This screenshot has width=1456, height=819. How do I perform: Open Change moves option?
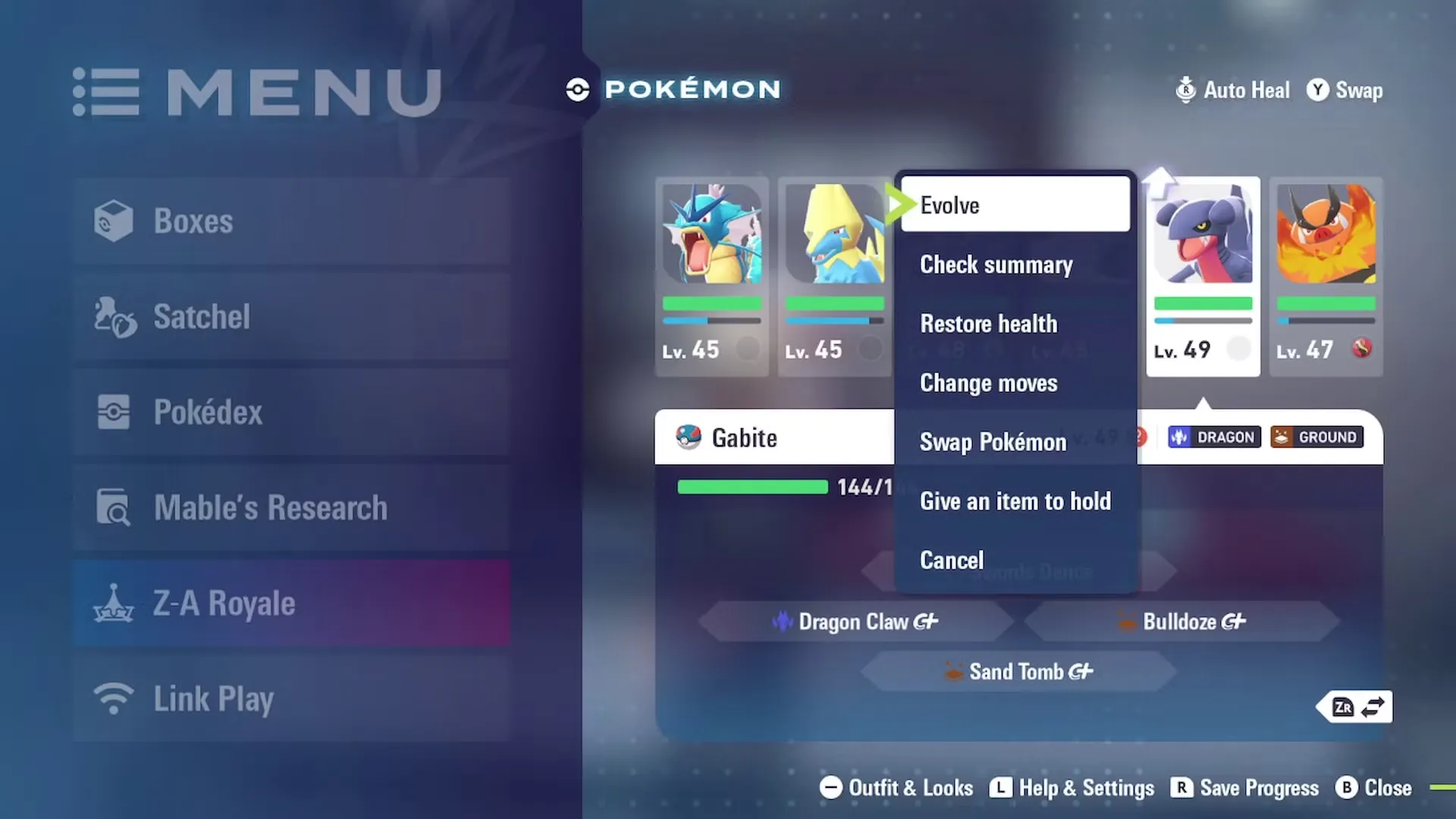(x=1015, y=383)
